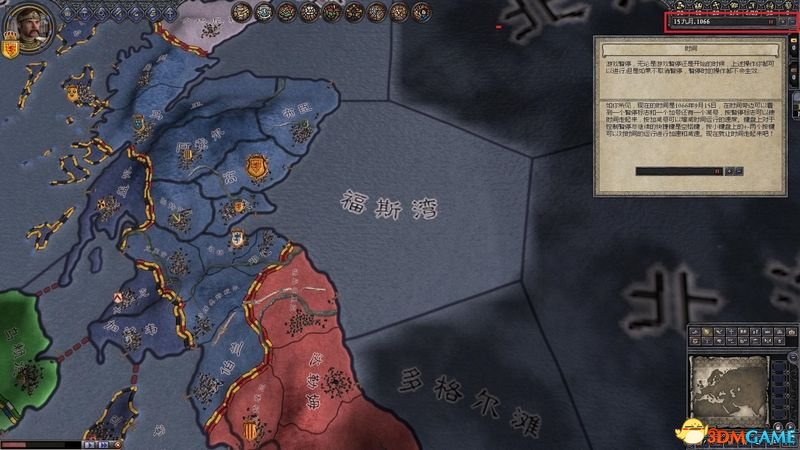This screenshot has width=800, height=450.
Task: Click the pause button beside the date
Action: click(x=771, y=20)
